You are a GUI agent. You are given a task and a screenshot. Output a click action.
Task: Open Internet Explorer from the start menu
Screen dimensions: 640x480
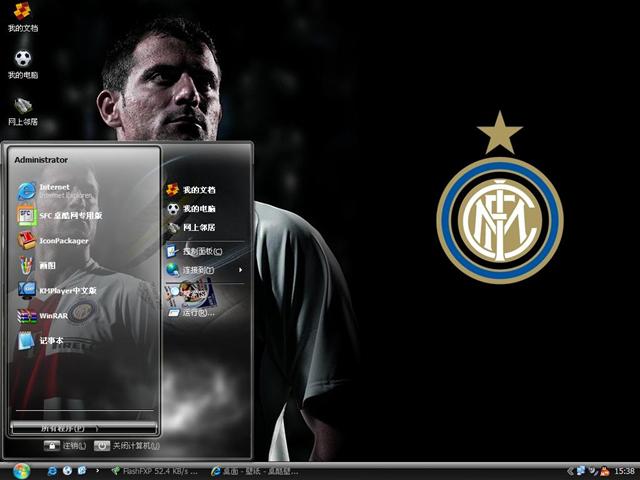click(x=55, y=189)
